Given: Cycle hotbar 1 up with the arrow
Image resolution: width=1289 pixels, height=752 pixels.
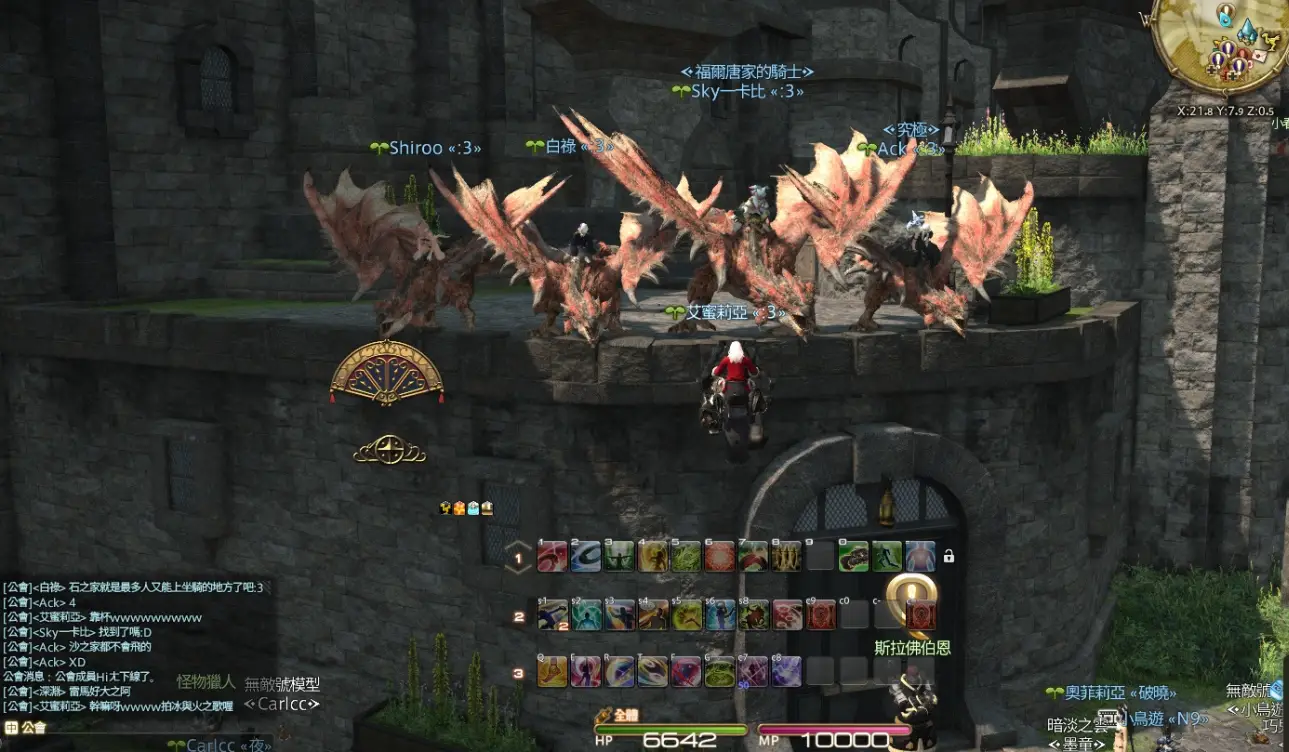Looking at the screenshot, I should [518, 548].
